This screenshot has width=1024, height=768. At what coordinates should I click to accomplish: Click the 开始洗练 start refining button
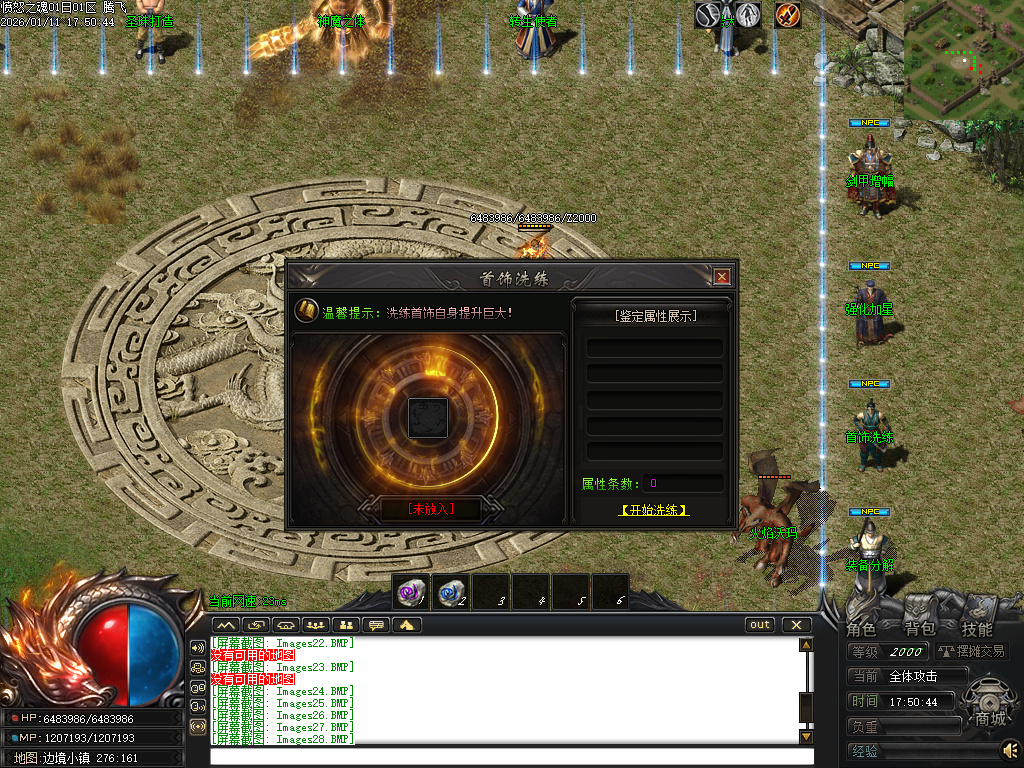[654, 510]
